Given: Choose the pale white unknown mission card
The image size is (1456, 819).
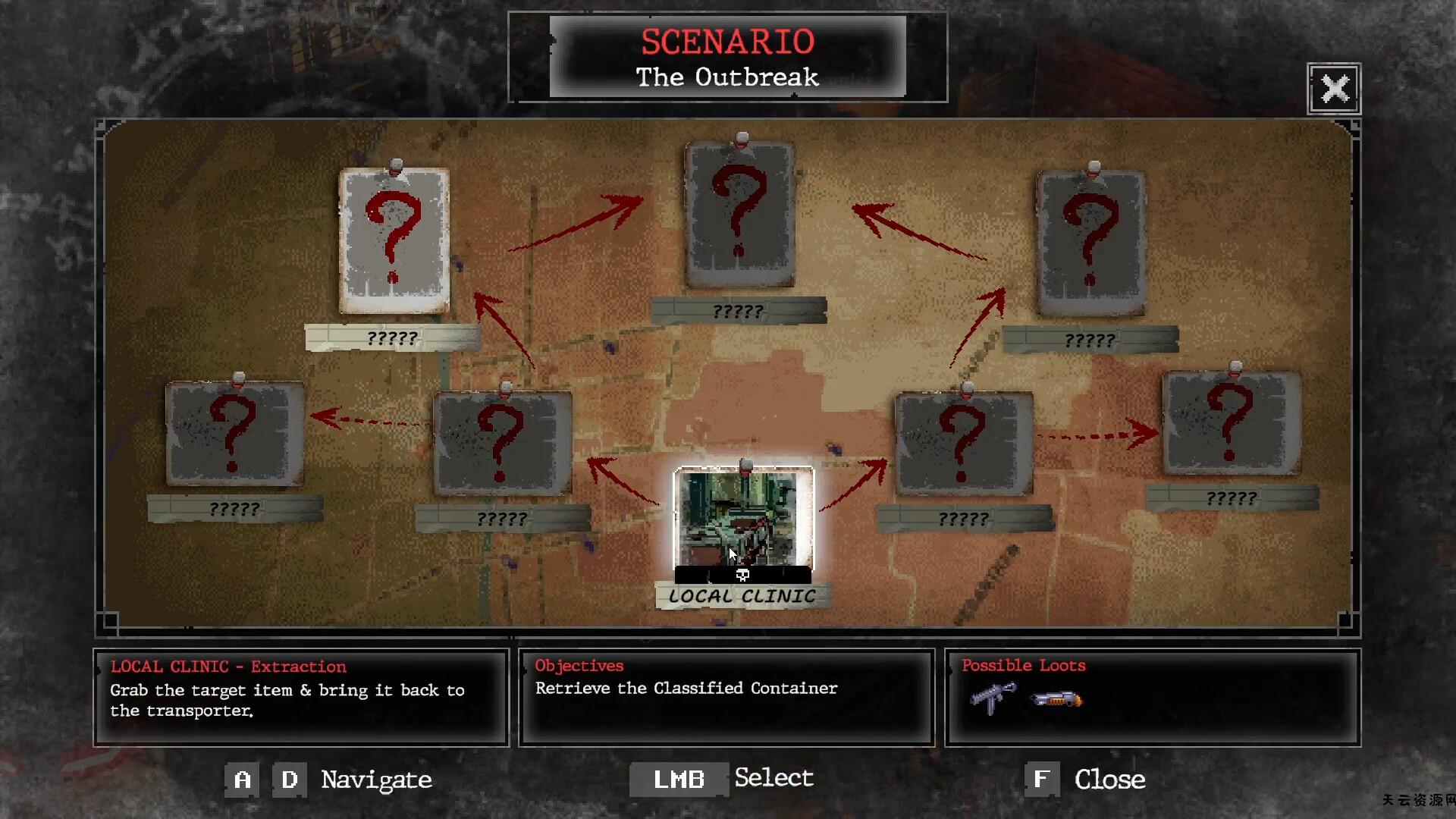Looking at the screenshot, I should 394,240.
